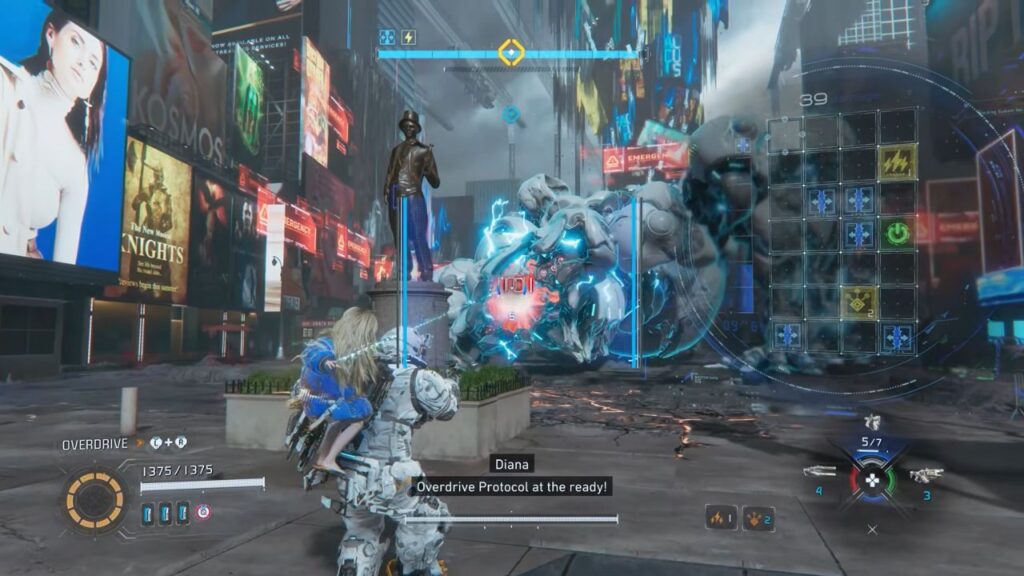Click the weapon wheel's center d-pad hub
This screenshot has height=576, width=1024.
pos(873,480)
